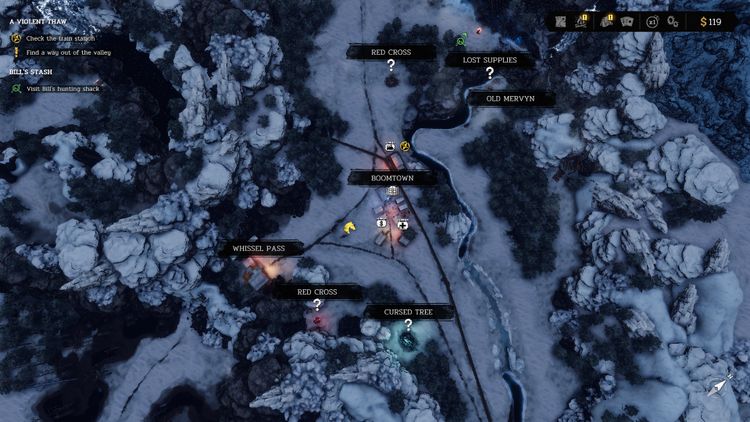Viewport: 750px width, 422px height.
Task: Open the map icon in top toolbar
Action: click(561, 21)
